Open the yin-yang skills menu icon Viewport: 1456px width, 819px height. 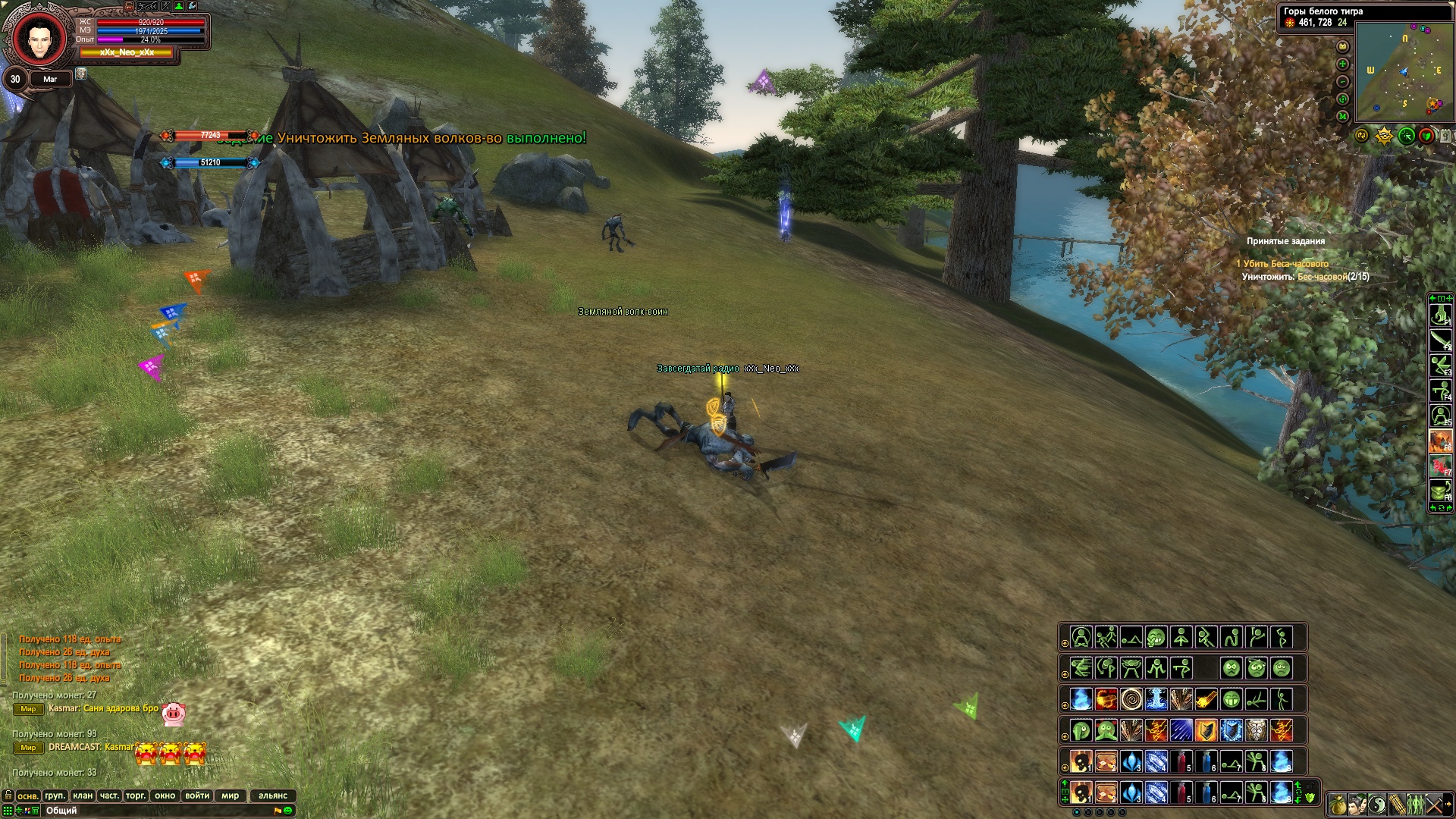[x=1377, y=804]
